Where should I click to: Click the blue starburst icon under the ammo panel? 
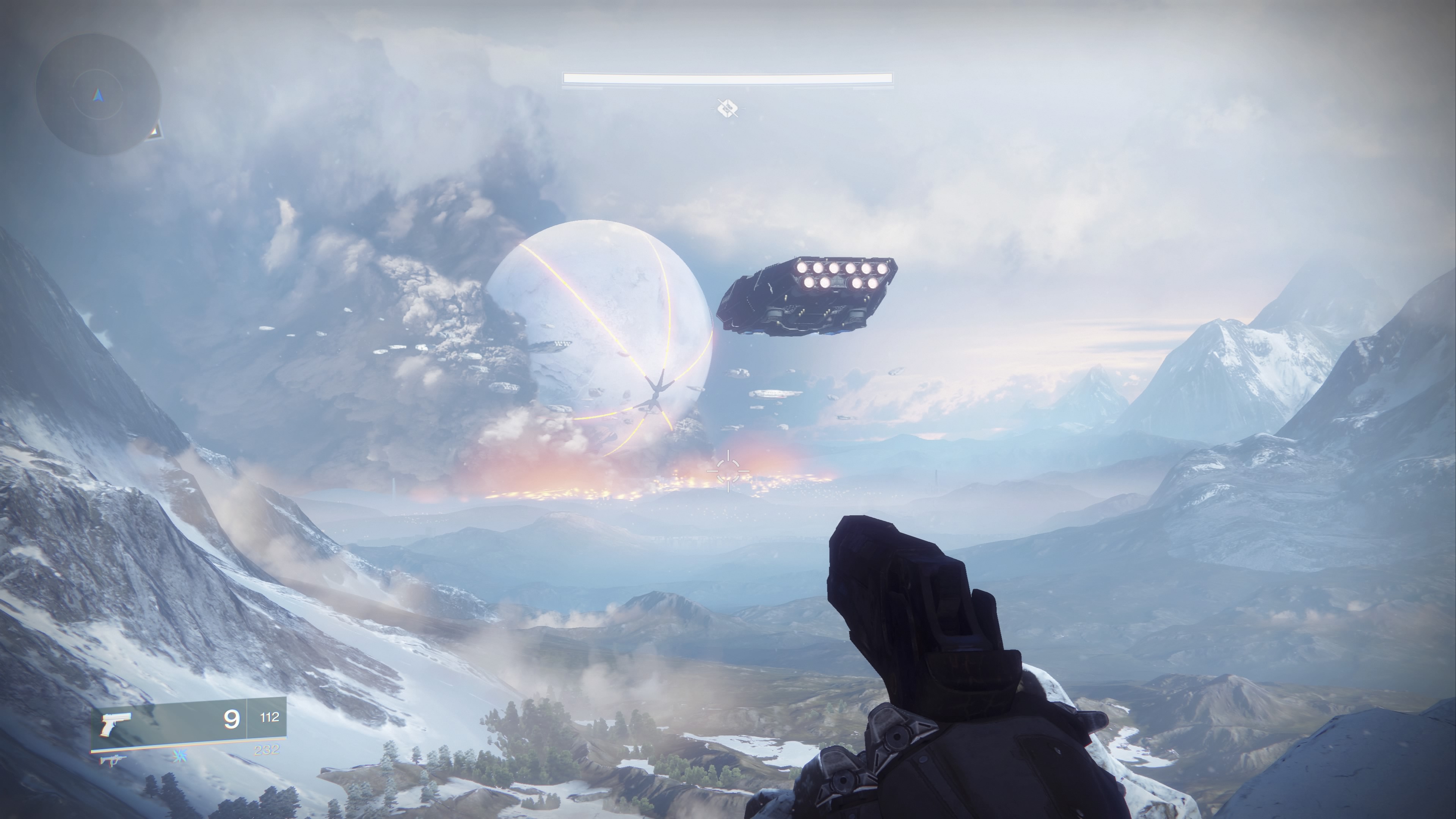(180, 755)
